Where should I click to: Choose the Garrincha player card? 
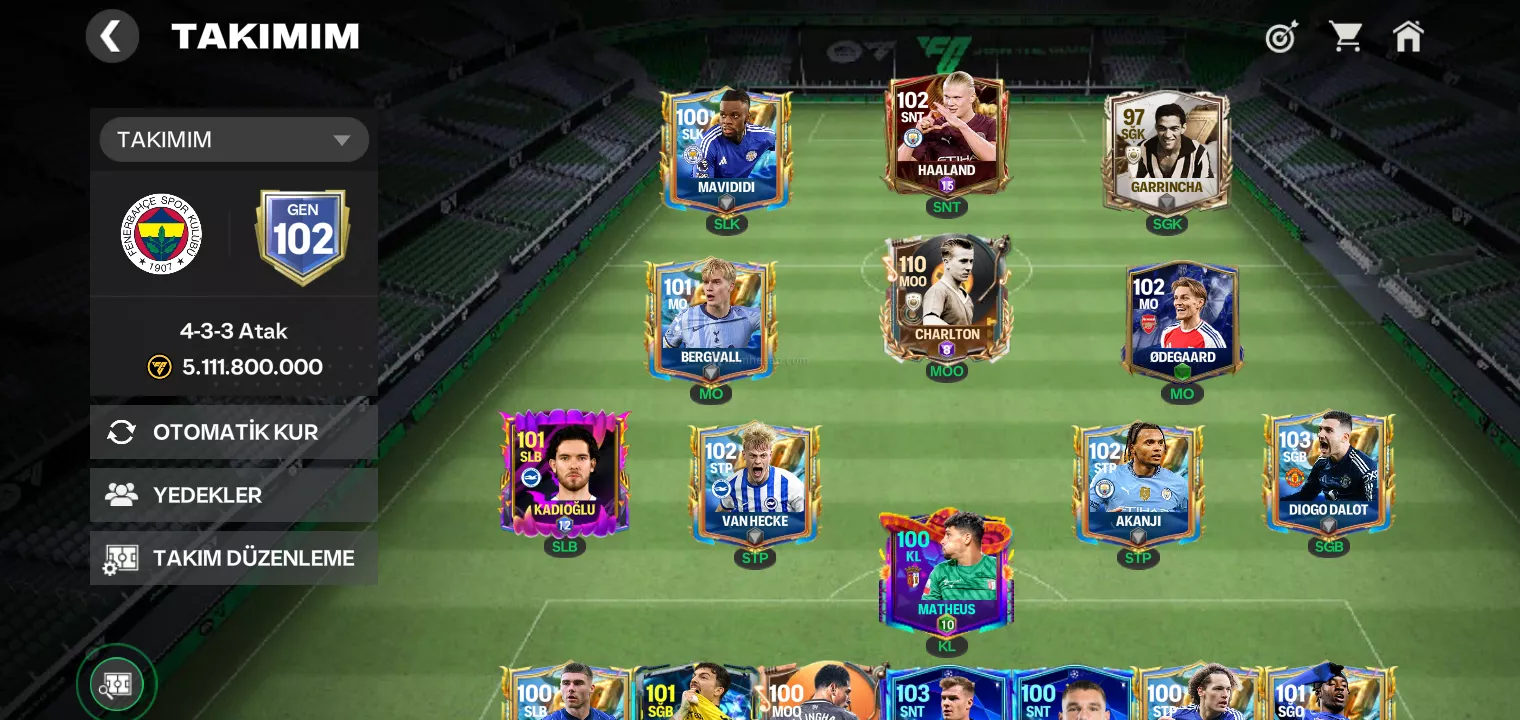click(x=1167, y=150)
